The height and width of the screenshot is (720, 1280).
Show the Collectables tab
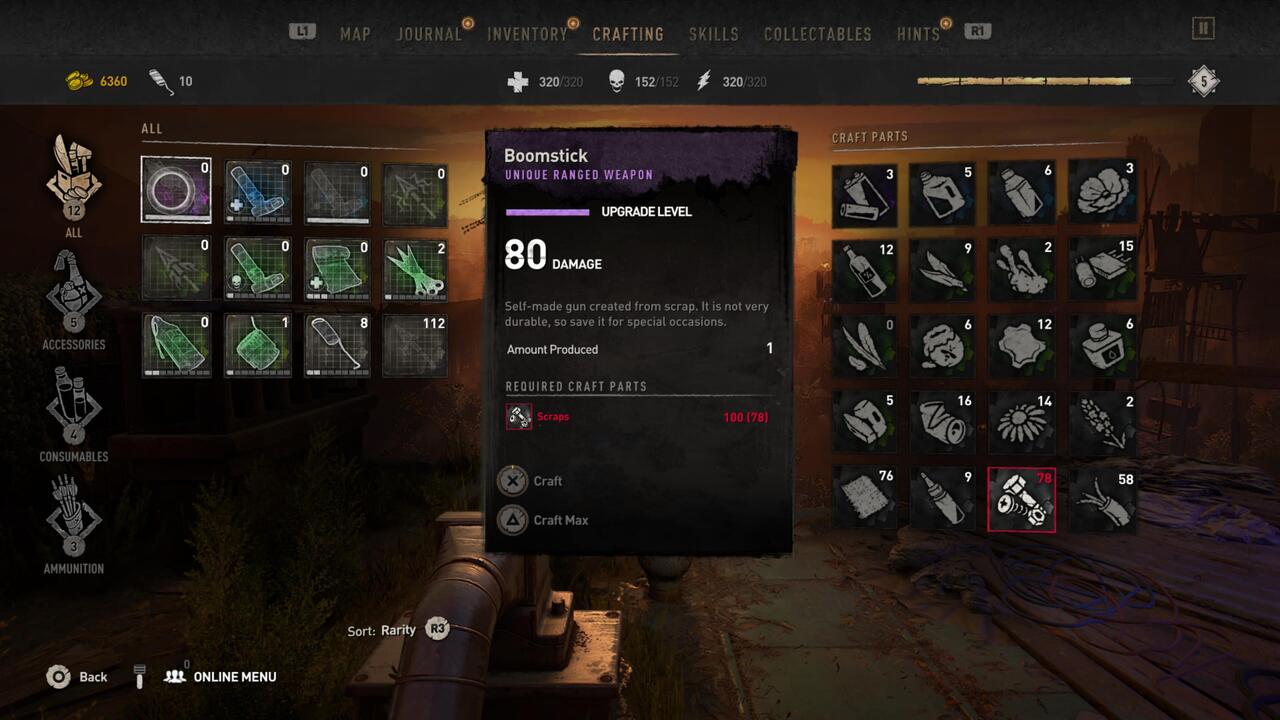(x=817, y=34)
